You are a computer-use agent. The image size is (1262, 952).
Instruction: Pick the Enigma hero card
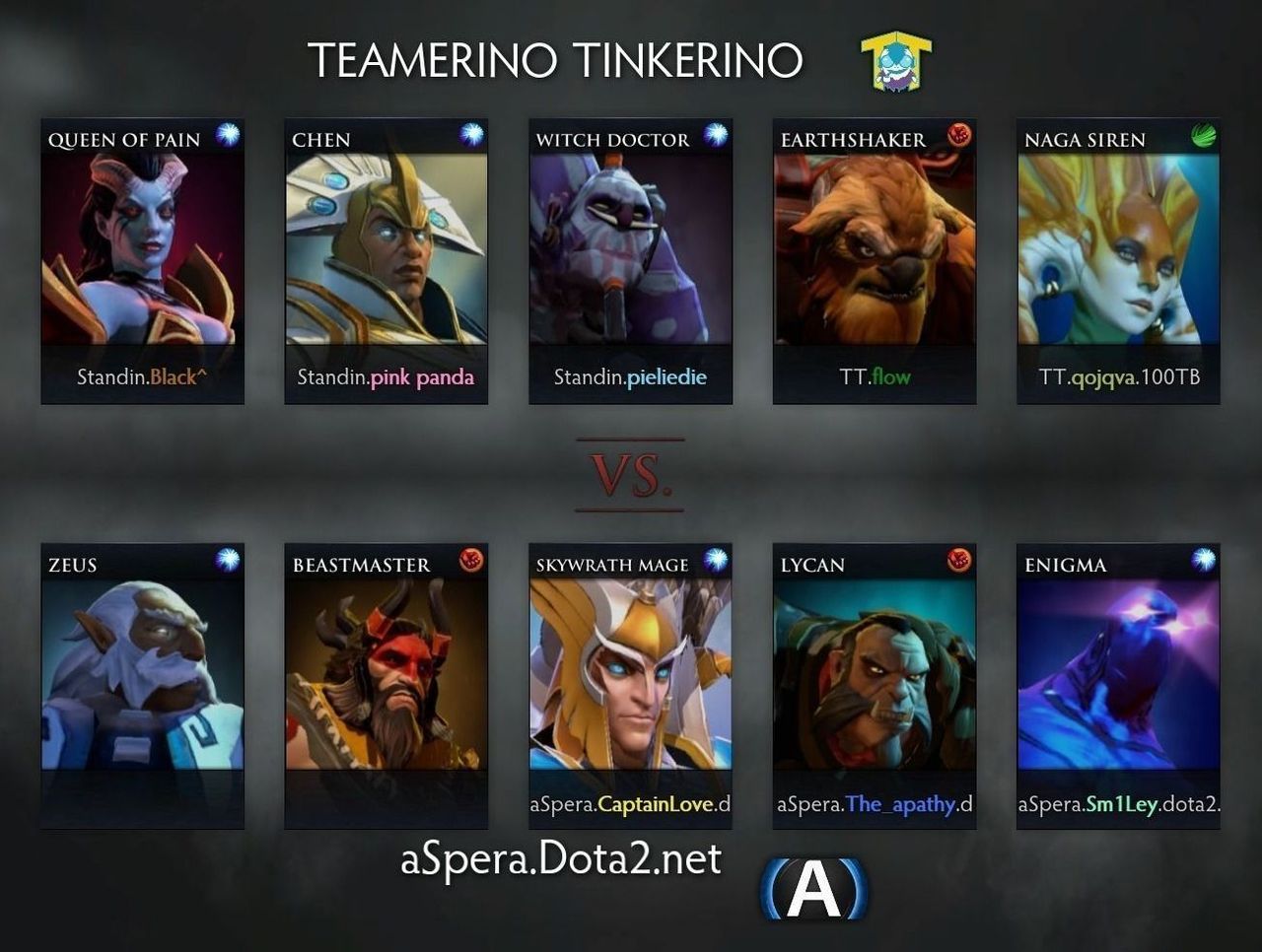[1118, 686]
